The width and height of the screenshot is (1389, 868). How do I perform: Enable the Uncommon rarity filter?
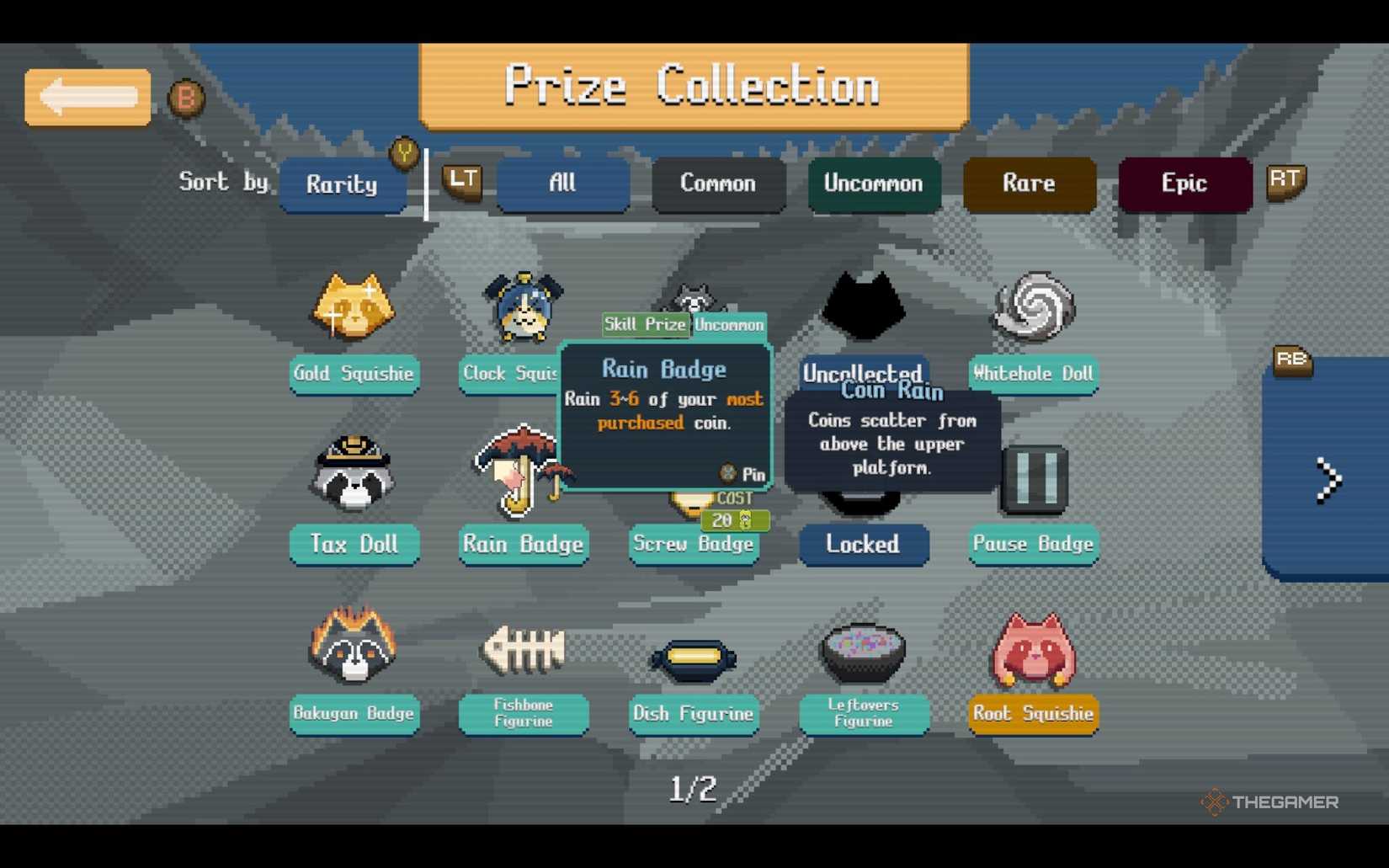coord(873,184)
